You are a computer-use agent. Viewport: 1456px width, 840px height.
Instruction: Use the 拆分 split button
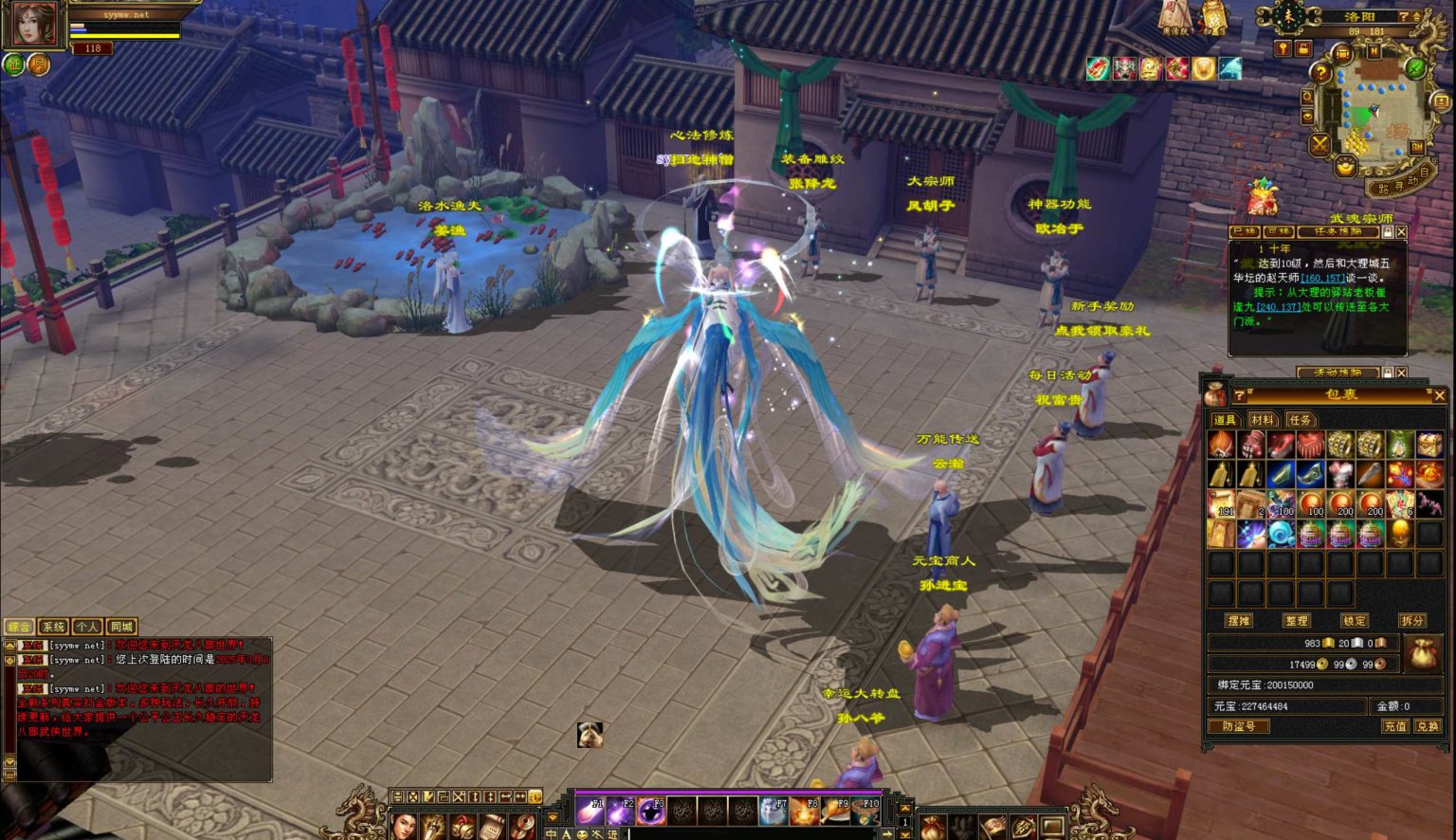(x=1412, y=620)
